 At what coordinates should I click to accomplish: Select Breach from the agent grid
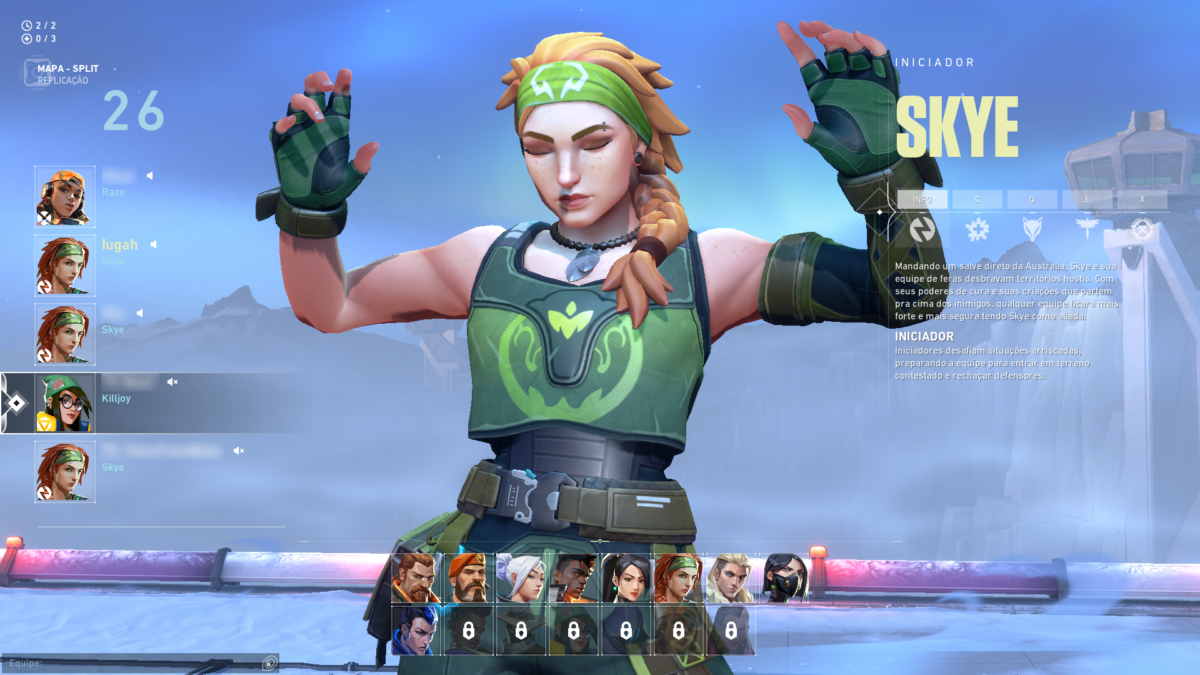(416, 578)
